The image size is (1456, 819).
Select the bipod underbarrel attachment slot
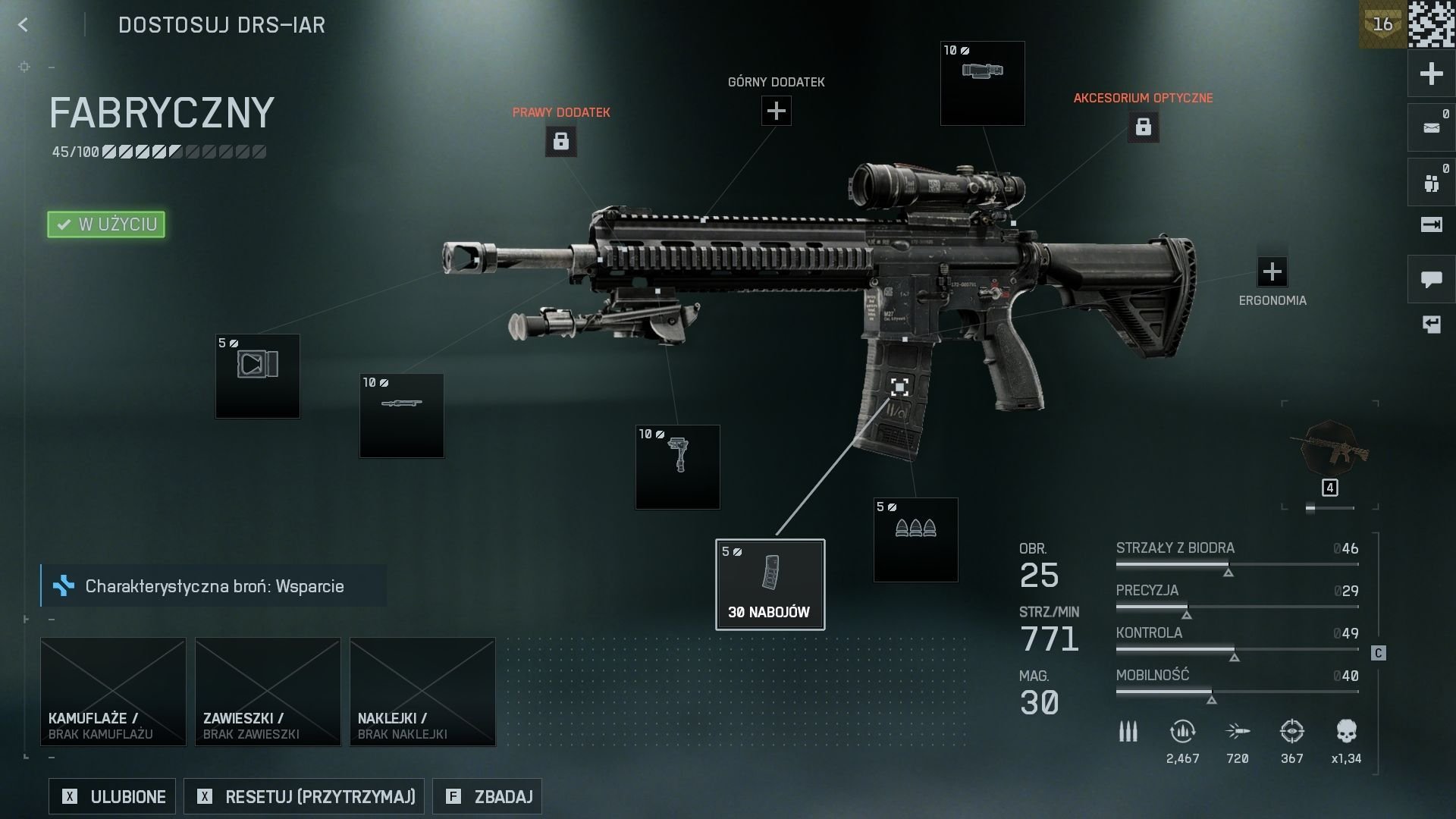677,466
